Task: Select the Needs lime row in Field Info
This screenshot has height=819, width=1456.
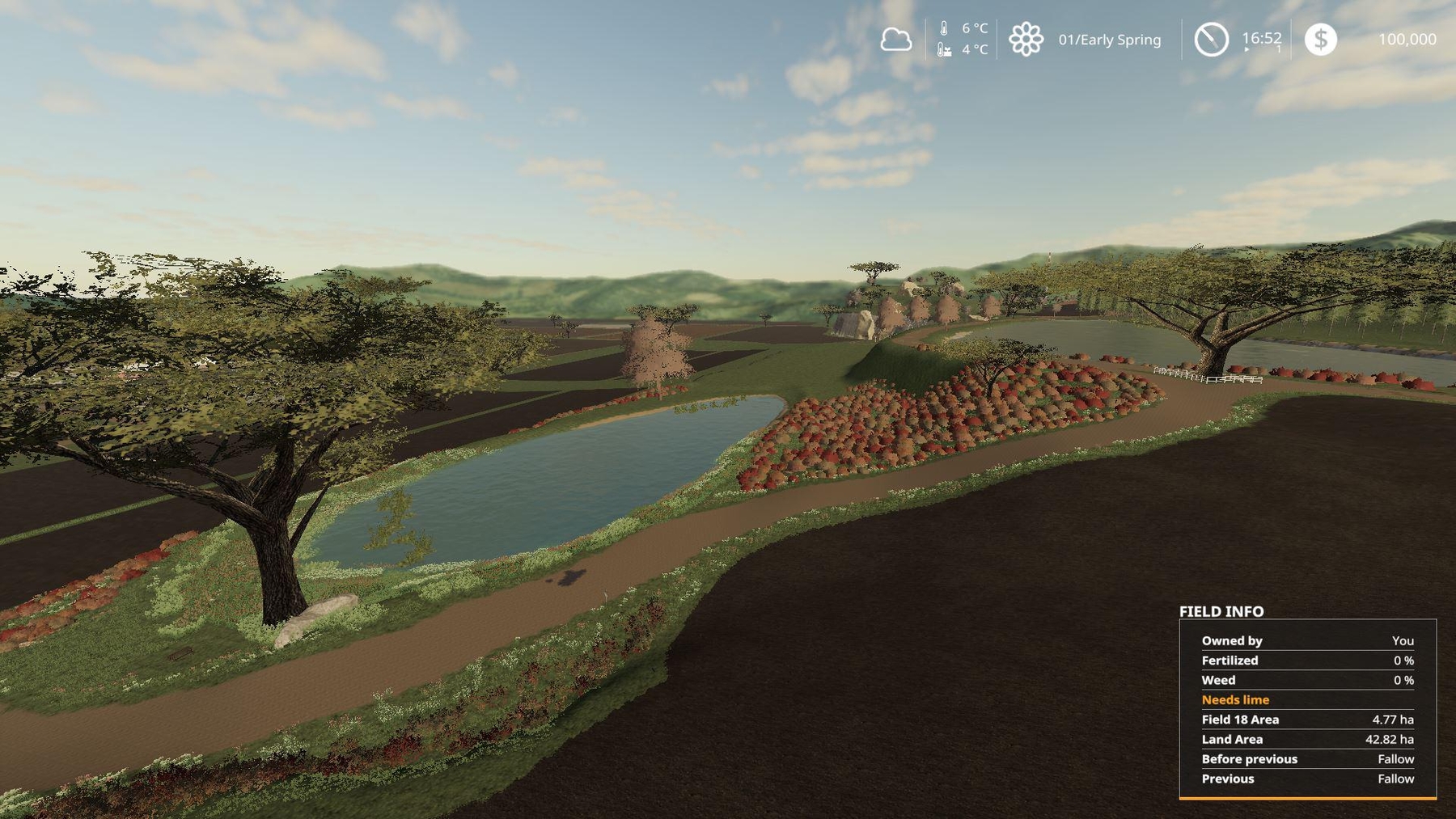Action: [1307, 699]
